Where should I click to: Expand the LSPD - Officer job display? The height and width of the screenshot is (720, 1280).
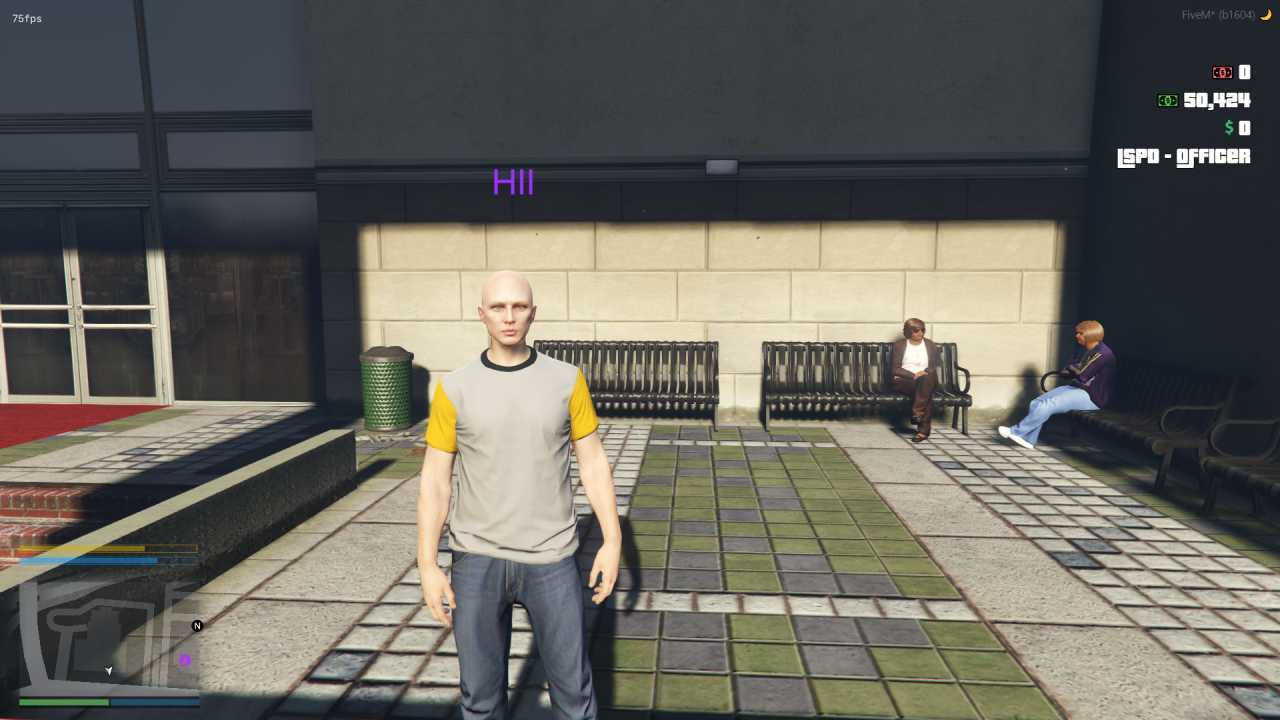[x=1183, y=157]
